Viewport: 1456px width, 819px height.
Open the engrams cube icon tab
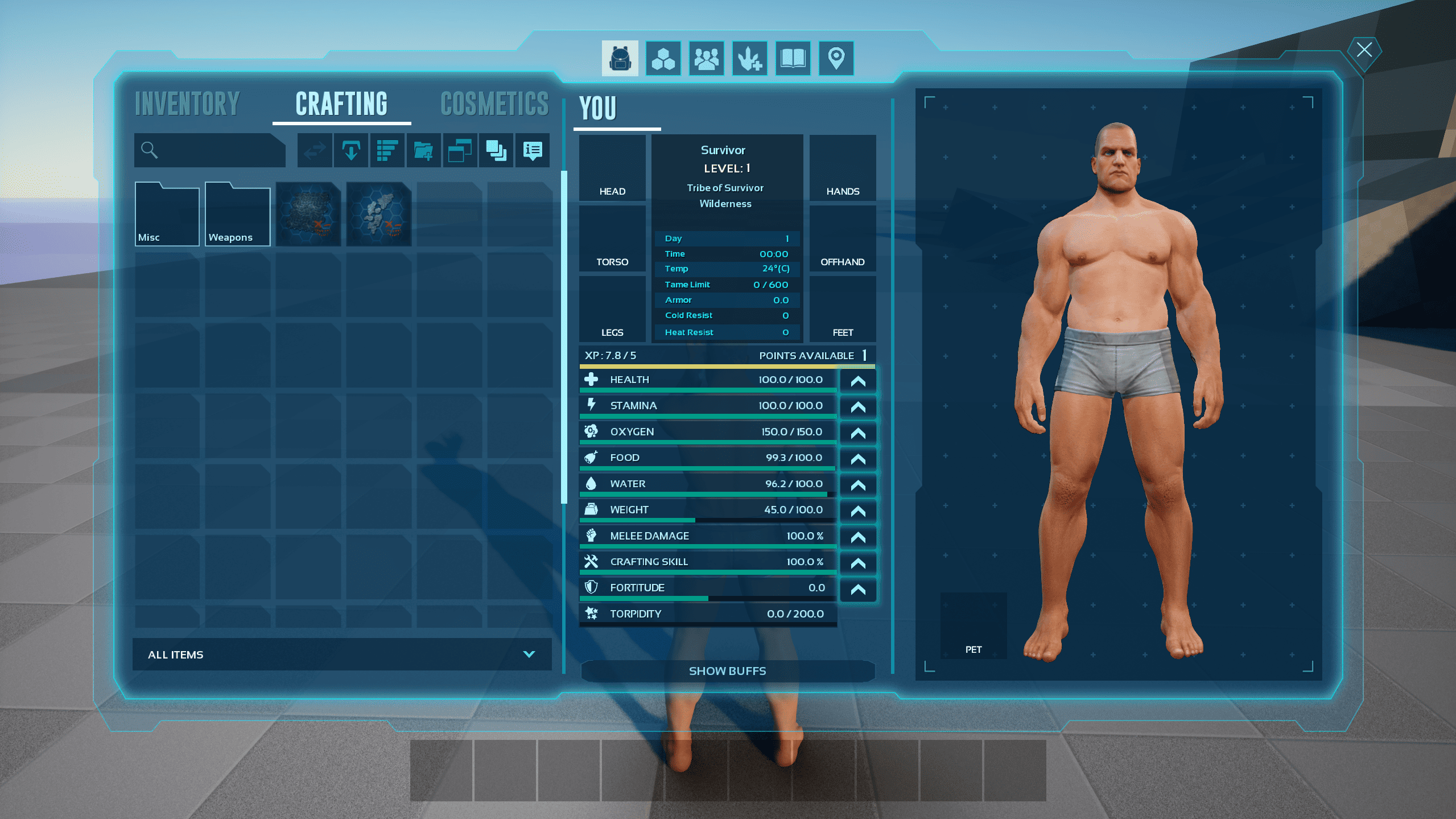pyautogui.click(x=663, y=58)
